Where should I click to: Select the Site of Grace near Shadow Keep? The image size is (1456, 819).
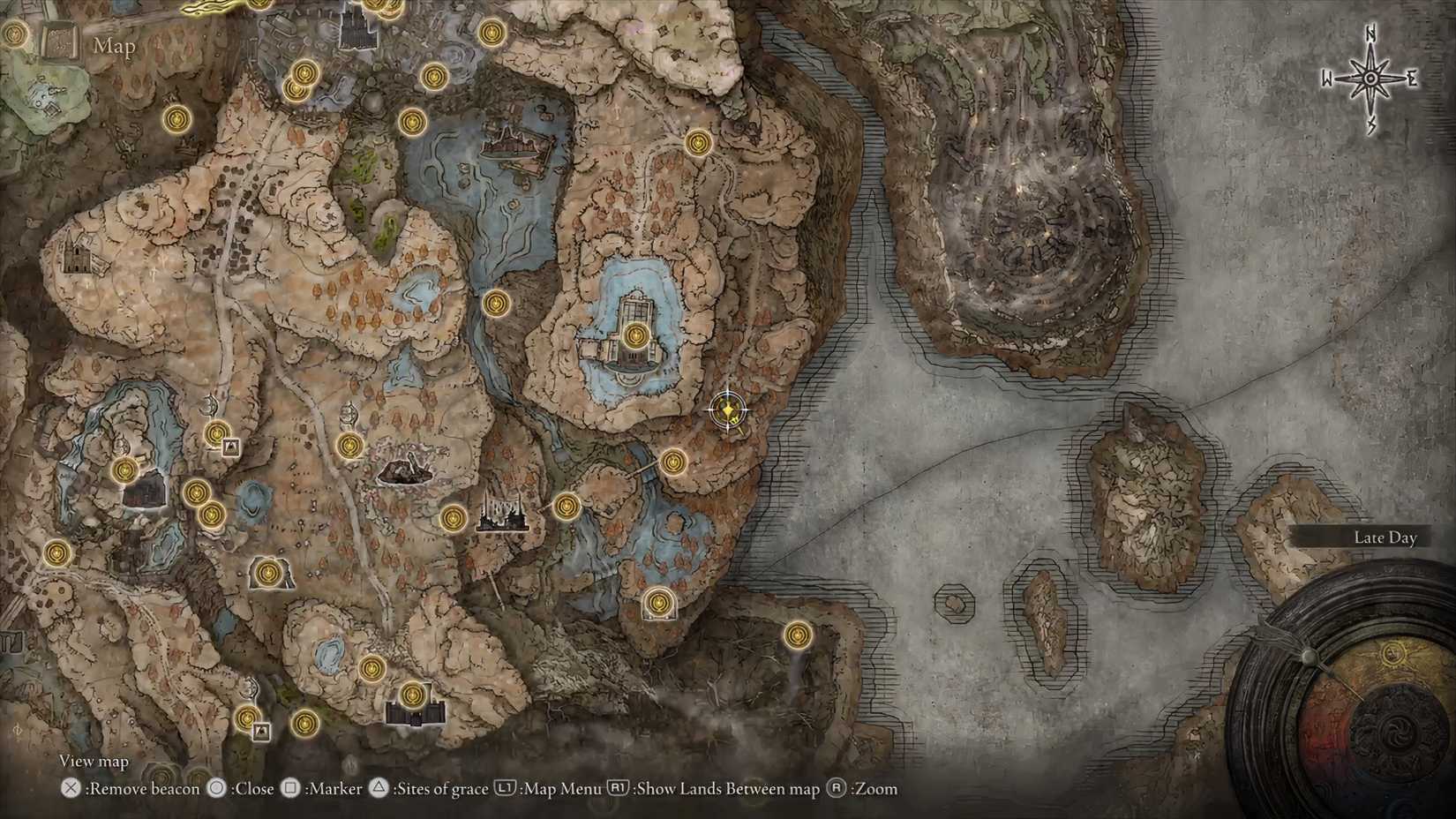pyautogui.click(x=637, y=334)
